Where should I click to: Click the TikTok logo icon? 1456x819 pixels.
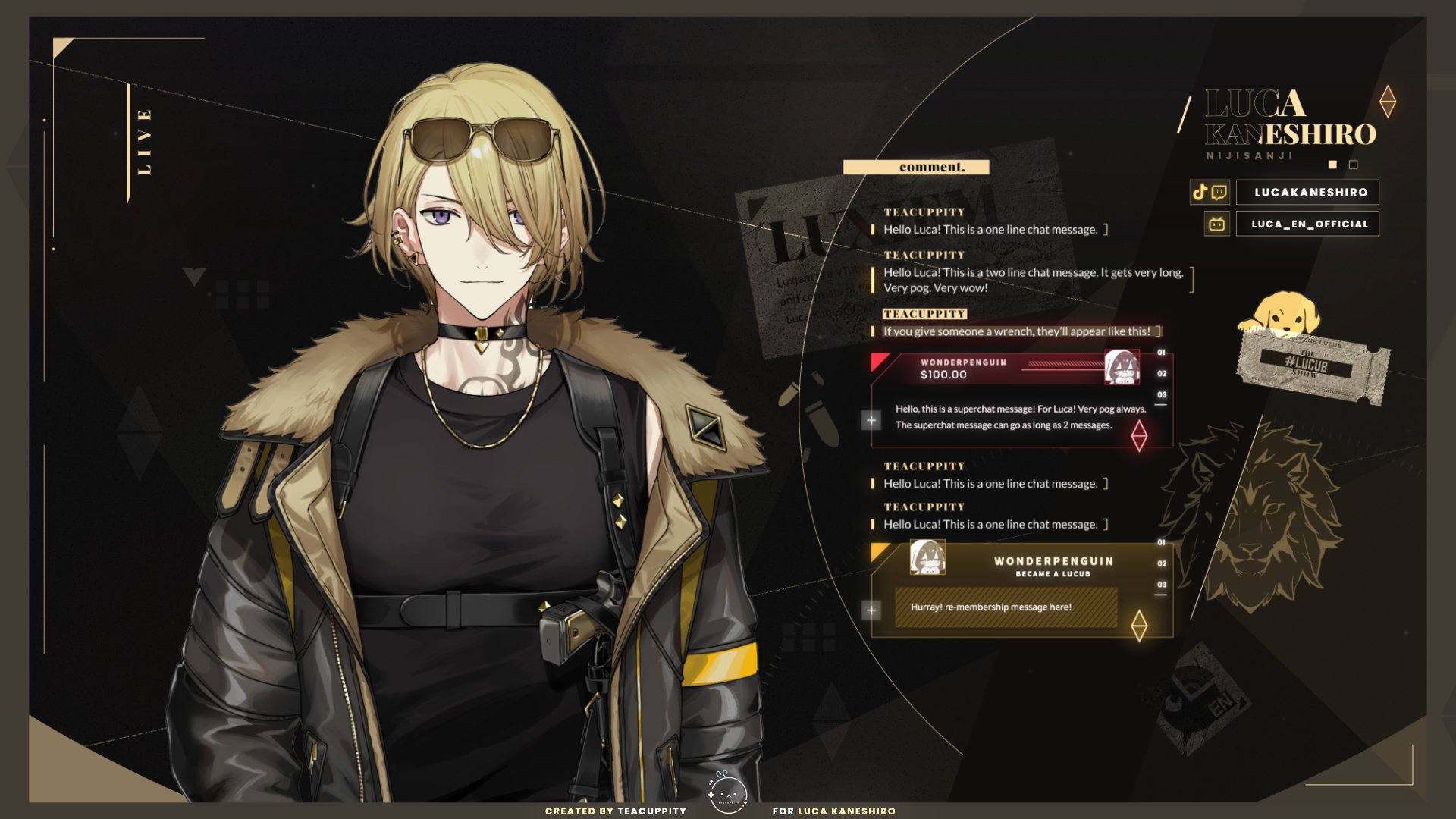(x=1200, y=192)
